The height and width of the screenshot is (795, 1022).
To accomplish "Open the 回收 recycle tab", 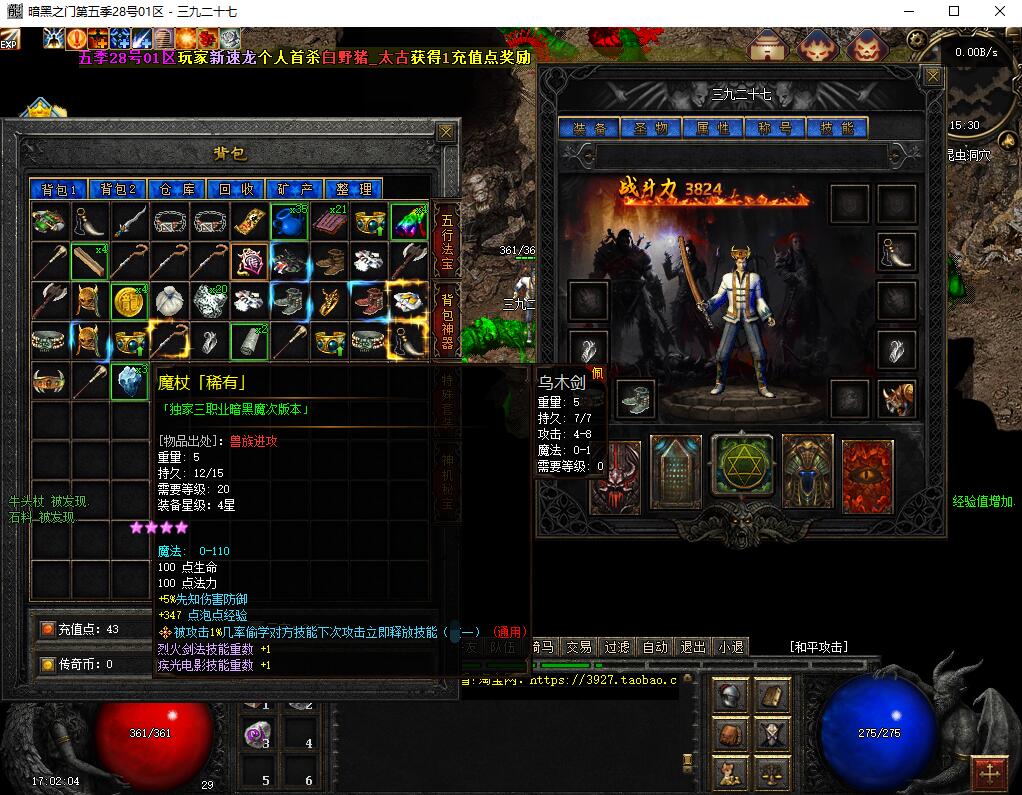I will (236, 189).
